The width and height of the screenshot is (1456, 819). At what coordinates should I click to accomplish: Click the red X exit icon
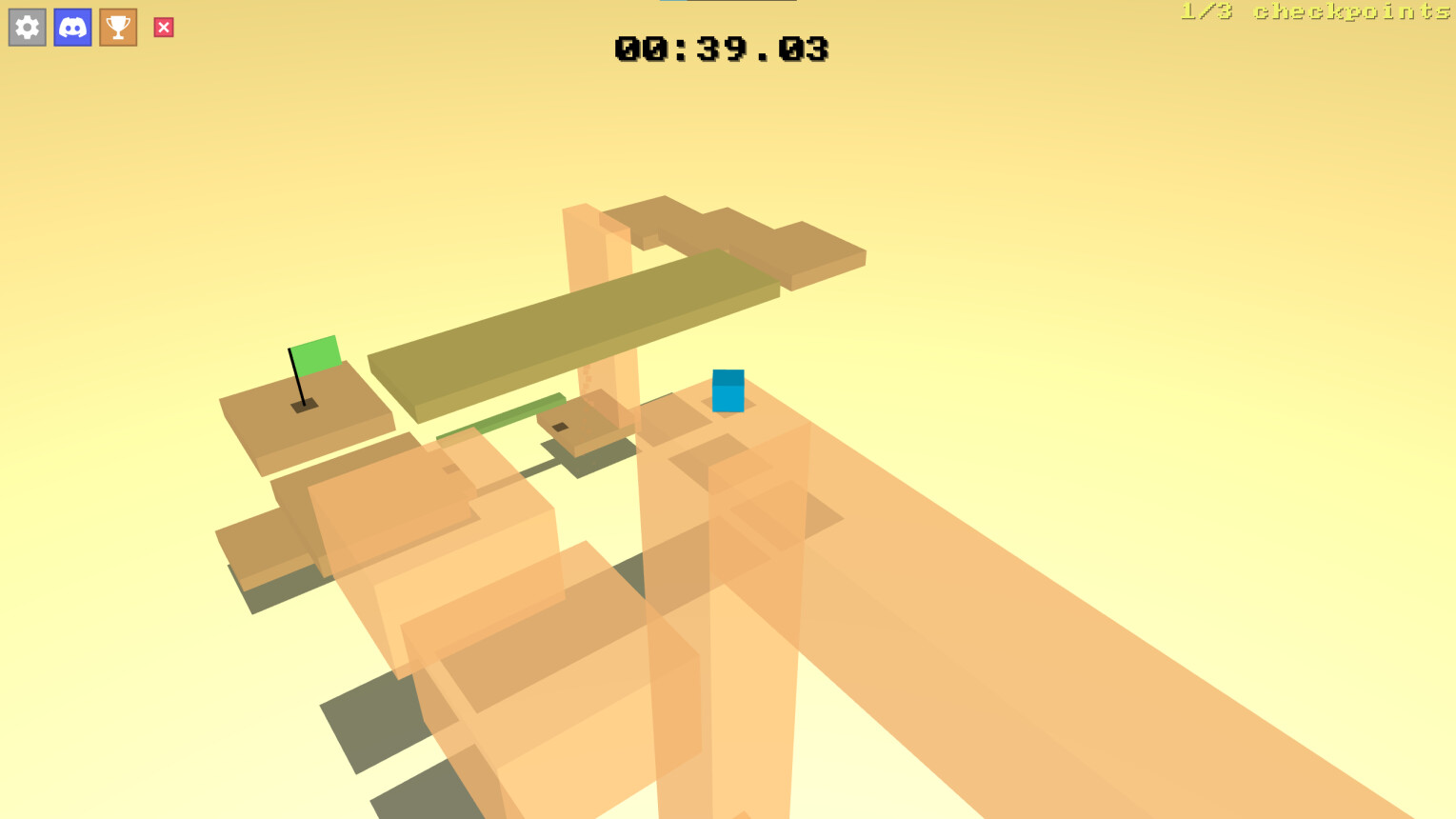point(163,27)
